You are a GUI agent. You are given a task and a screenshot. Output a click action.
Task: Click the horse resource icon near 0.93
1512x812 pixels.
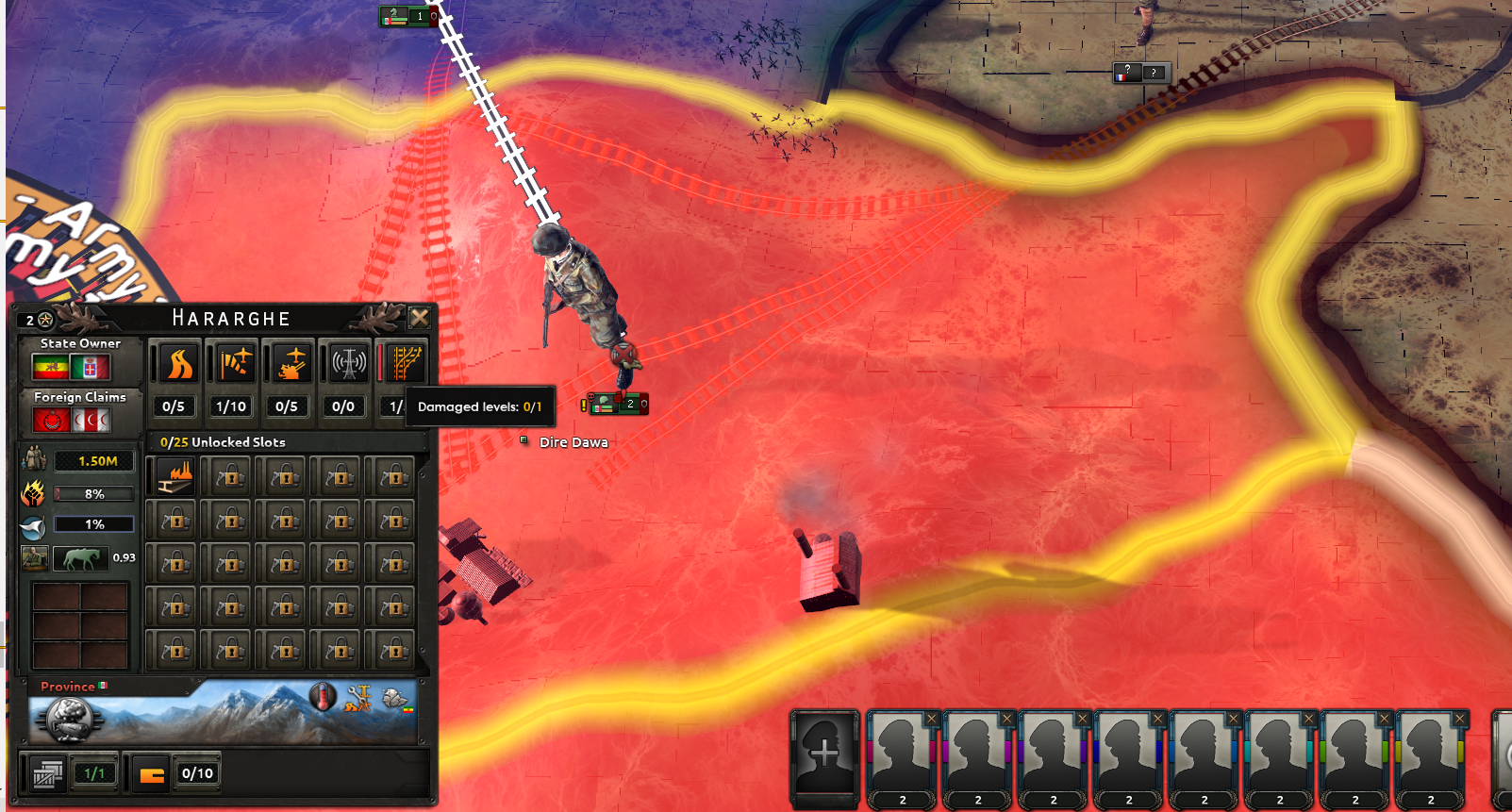[81, 557]
